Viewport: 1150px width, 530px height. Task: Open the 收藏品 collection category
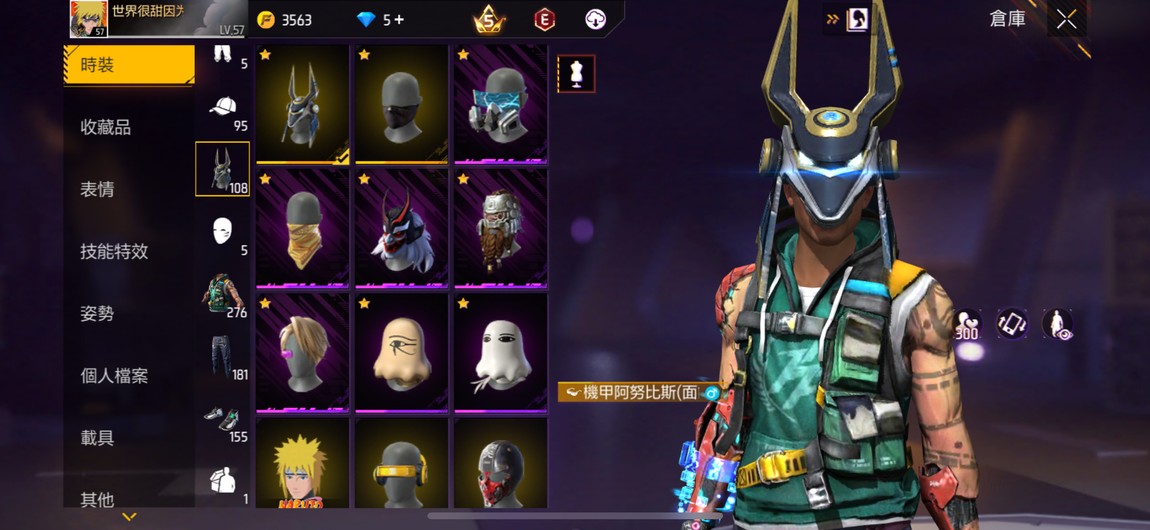coord(106,127)
